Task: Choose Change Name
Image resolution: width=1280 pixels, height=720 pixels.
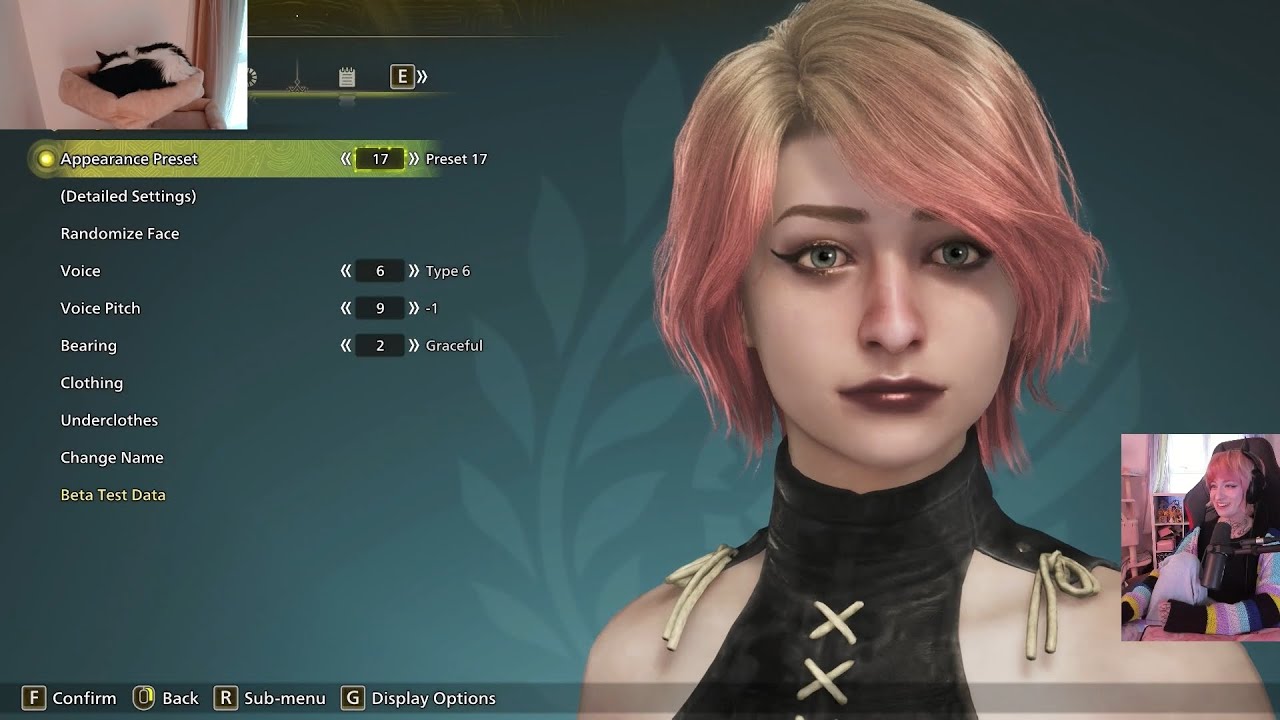Action: tap(112, 458)
